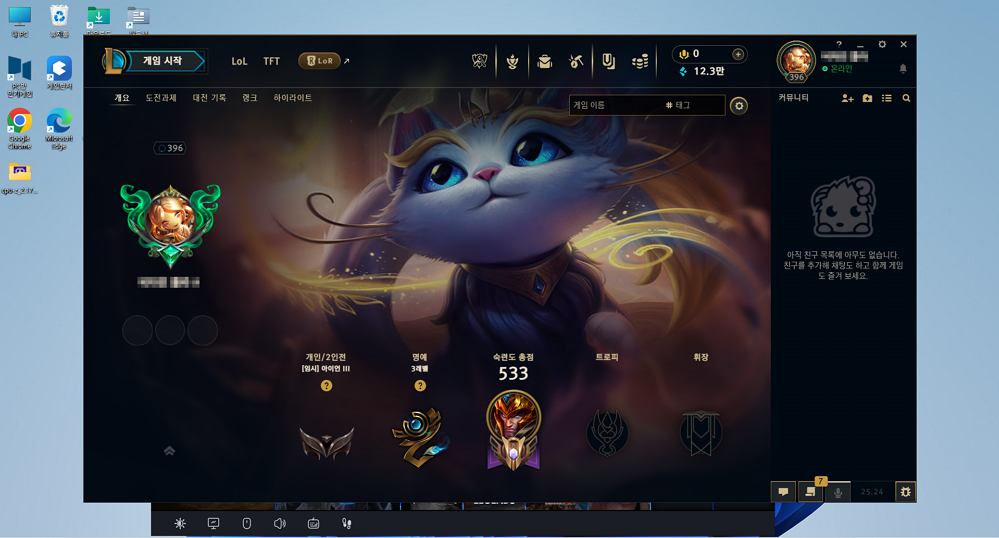Show the 하이라이트 highlights tab
The height and width of the screenshot is (538, 999).
coord(293,98)
